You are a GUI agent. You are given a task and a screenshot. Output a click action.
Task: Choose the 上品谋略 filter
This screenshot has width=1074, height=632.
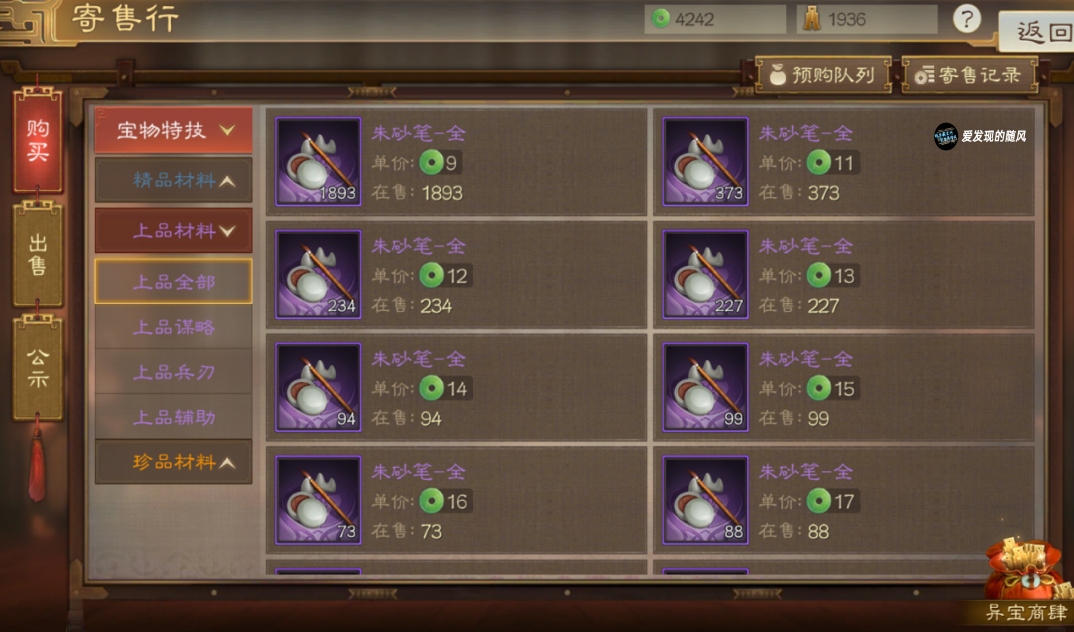point(174,327)
